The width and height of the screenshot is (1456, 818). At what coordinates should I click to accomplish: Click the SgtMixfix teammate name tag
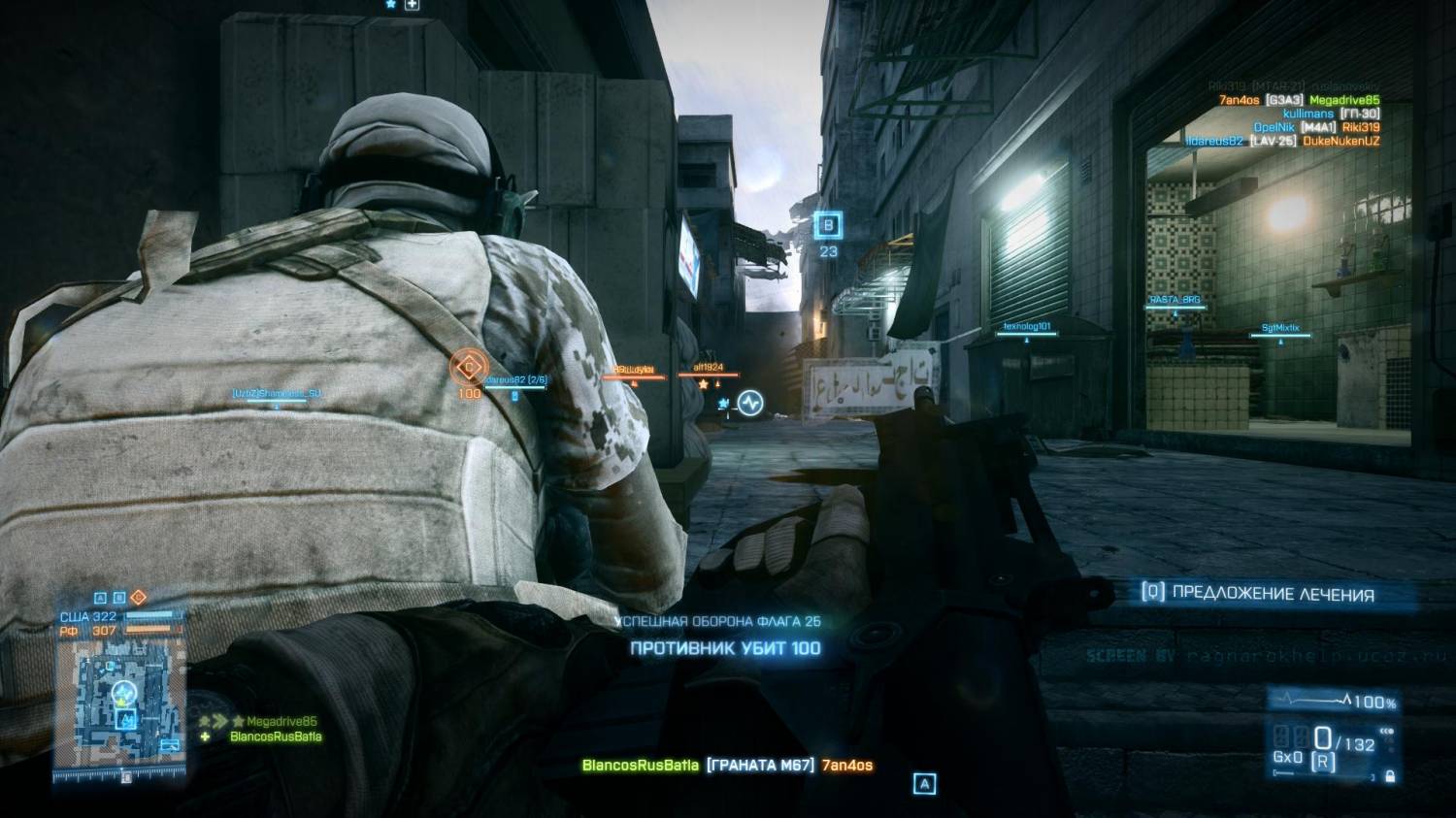pos(1279,329)
